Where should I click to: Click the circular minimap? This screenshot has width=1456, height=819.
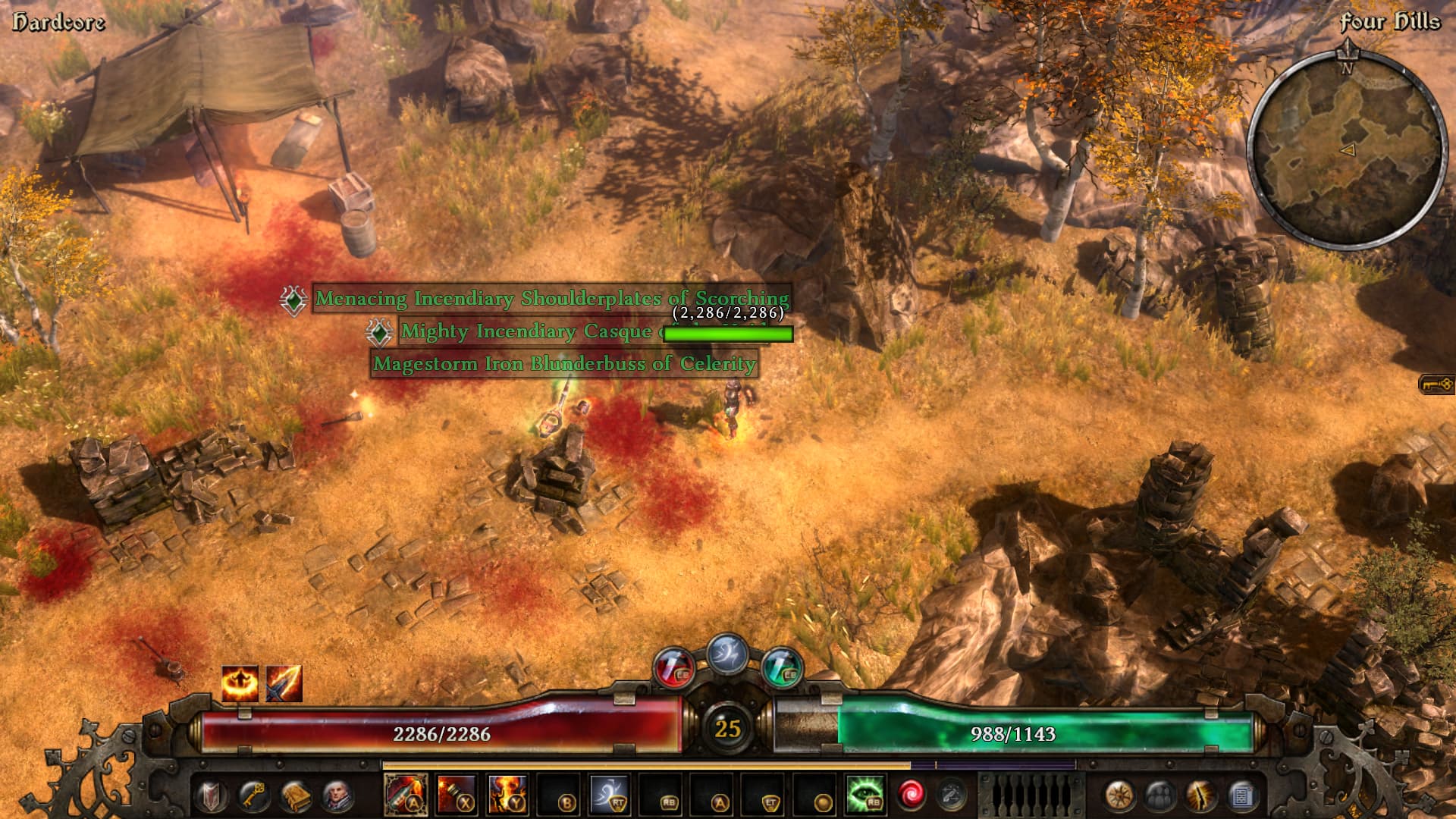tap(1347, 149)
